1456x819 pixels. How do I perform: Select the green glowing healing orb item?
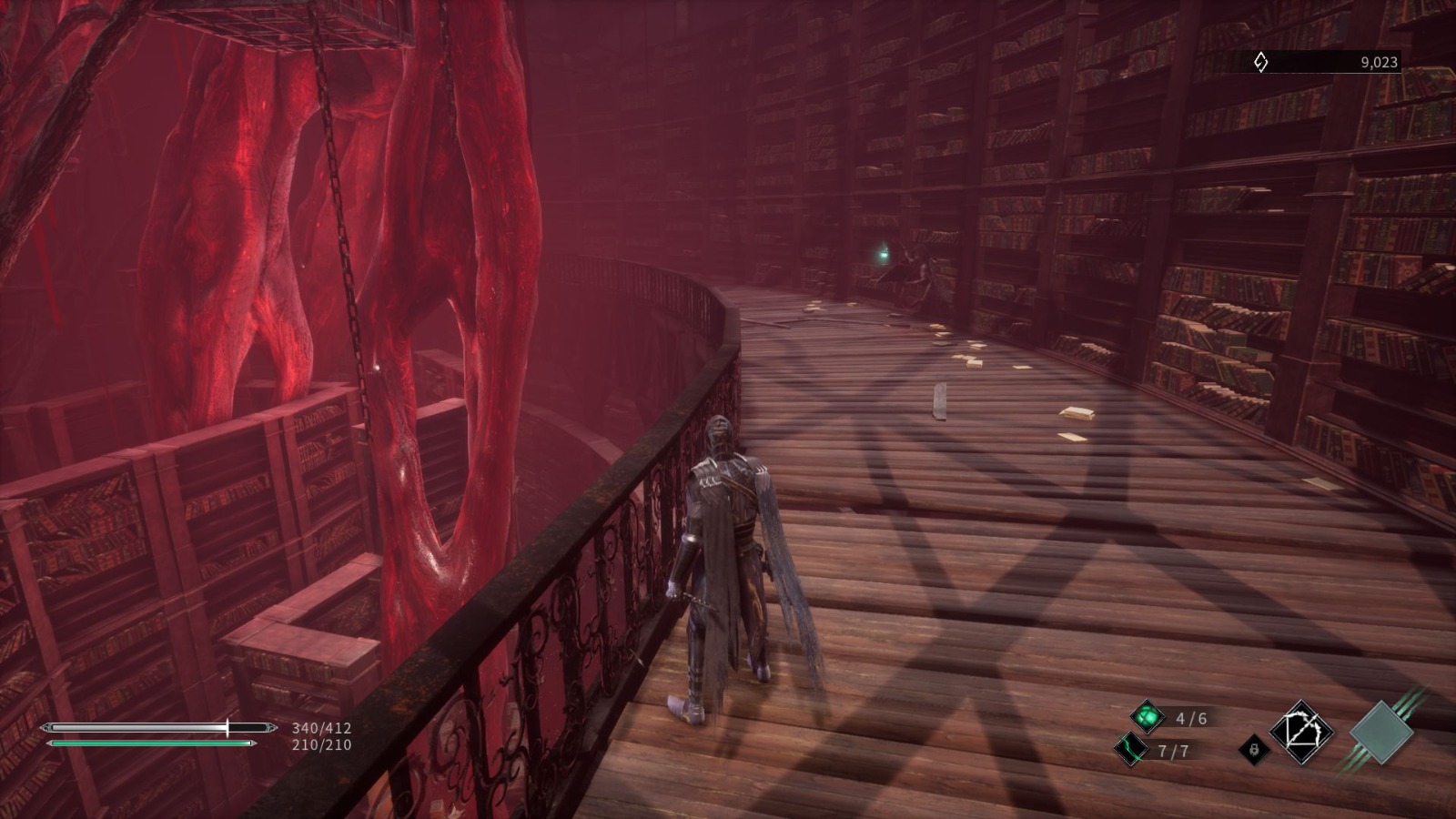click(x=1148, y=717)
